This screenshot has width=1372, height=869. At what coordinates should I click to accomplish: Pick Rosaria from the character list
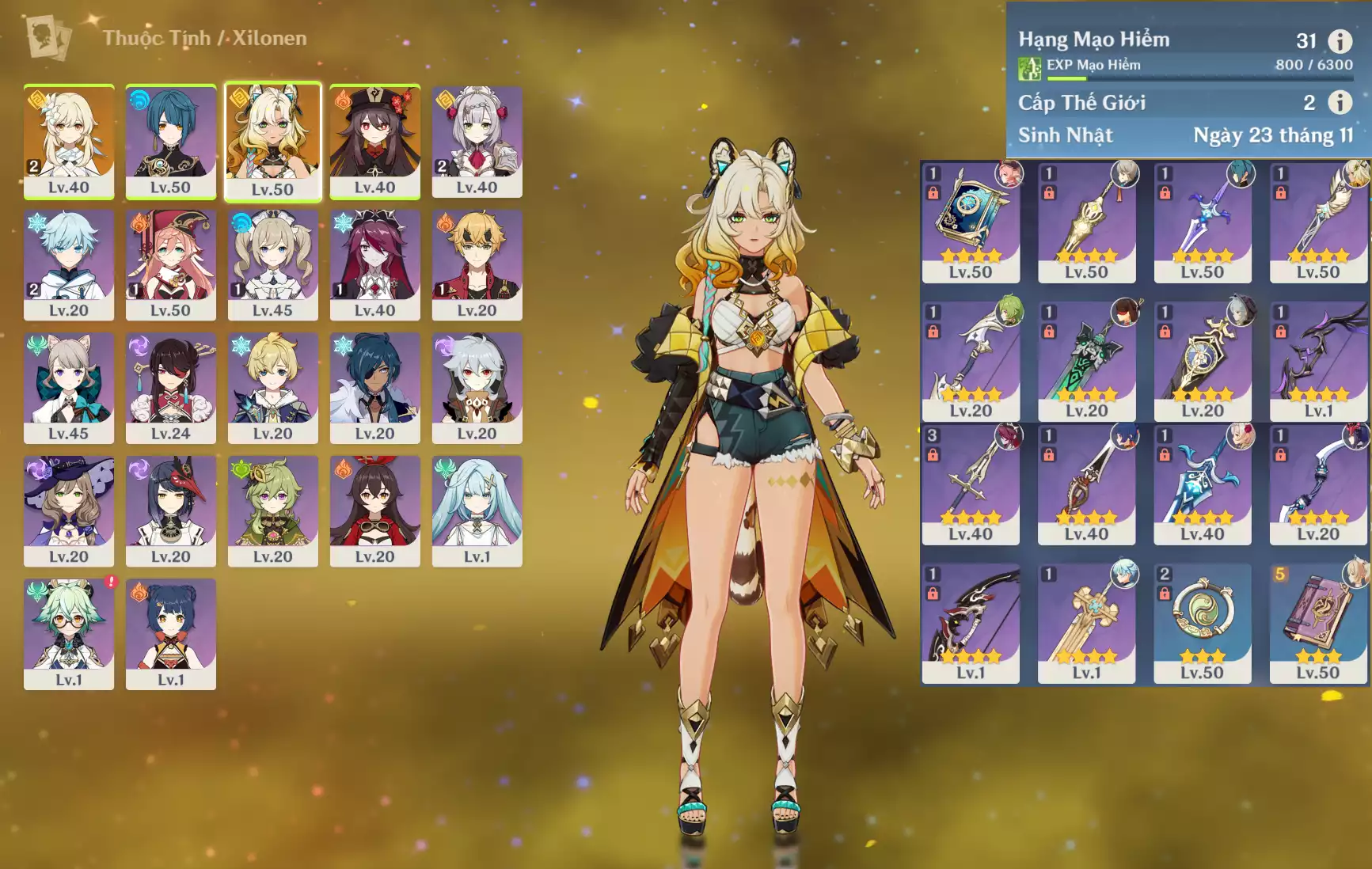pos(374,264)
